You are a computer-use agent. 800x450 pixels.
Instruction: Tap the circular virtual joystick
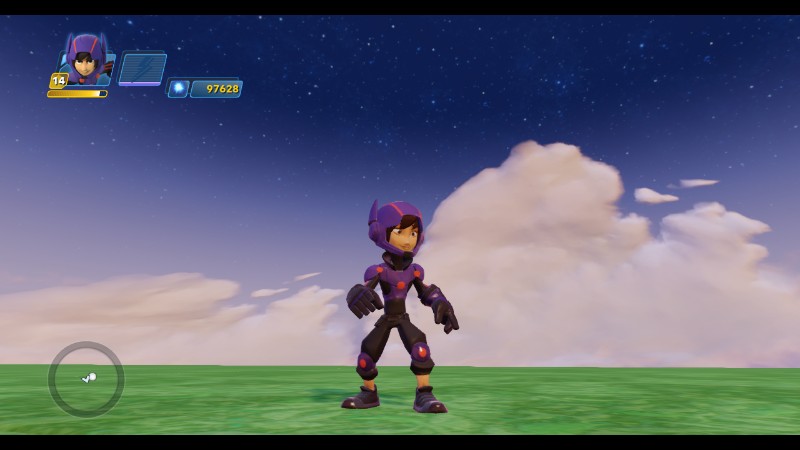[x=86, y=379]
